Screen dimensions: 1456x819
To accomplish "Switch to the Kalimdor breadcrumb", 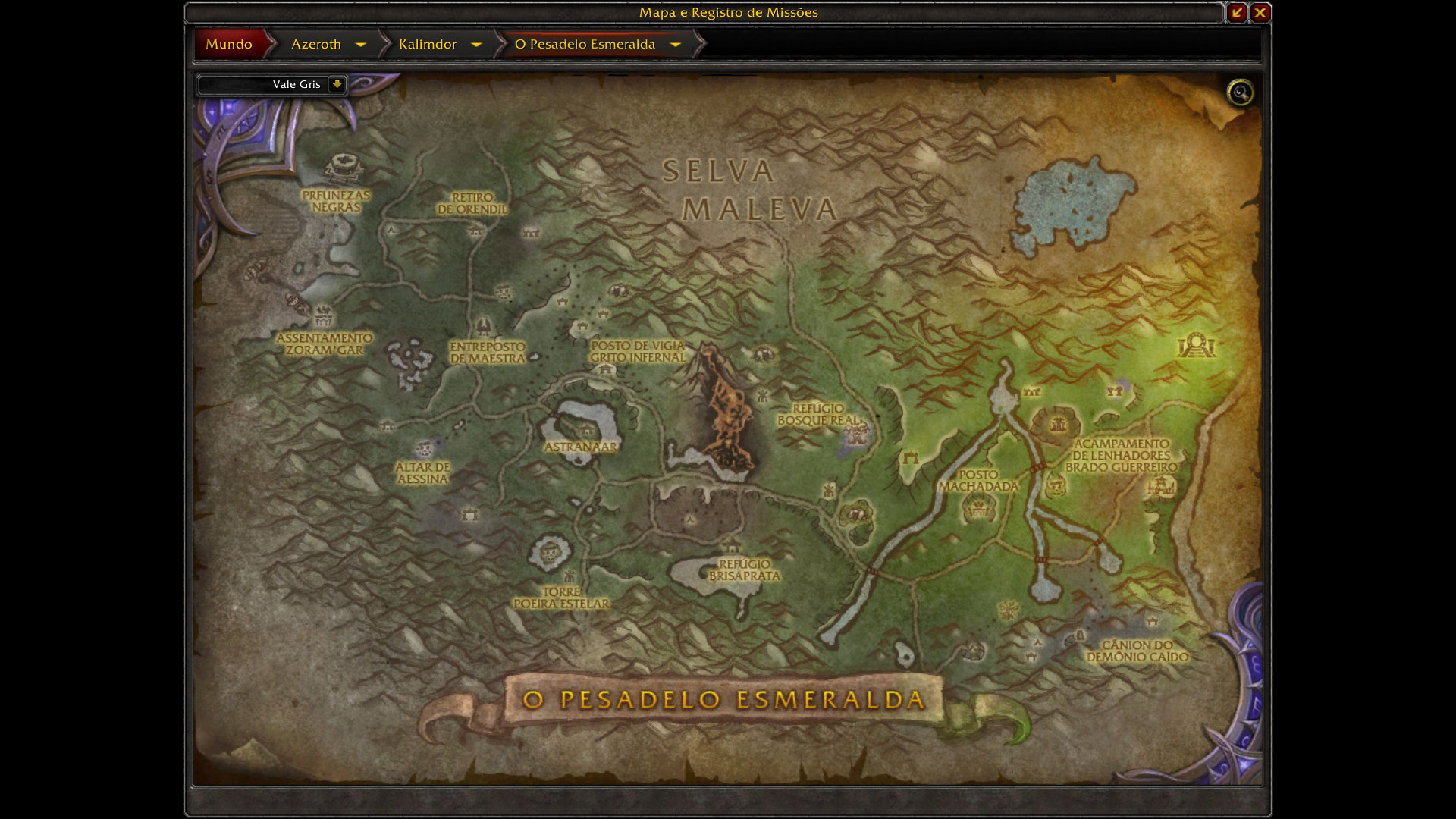I will point(428,44).
